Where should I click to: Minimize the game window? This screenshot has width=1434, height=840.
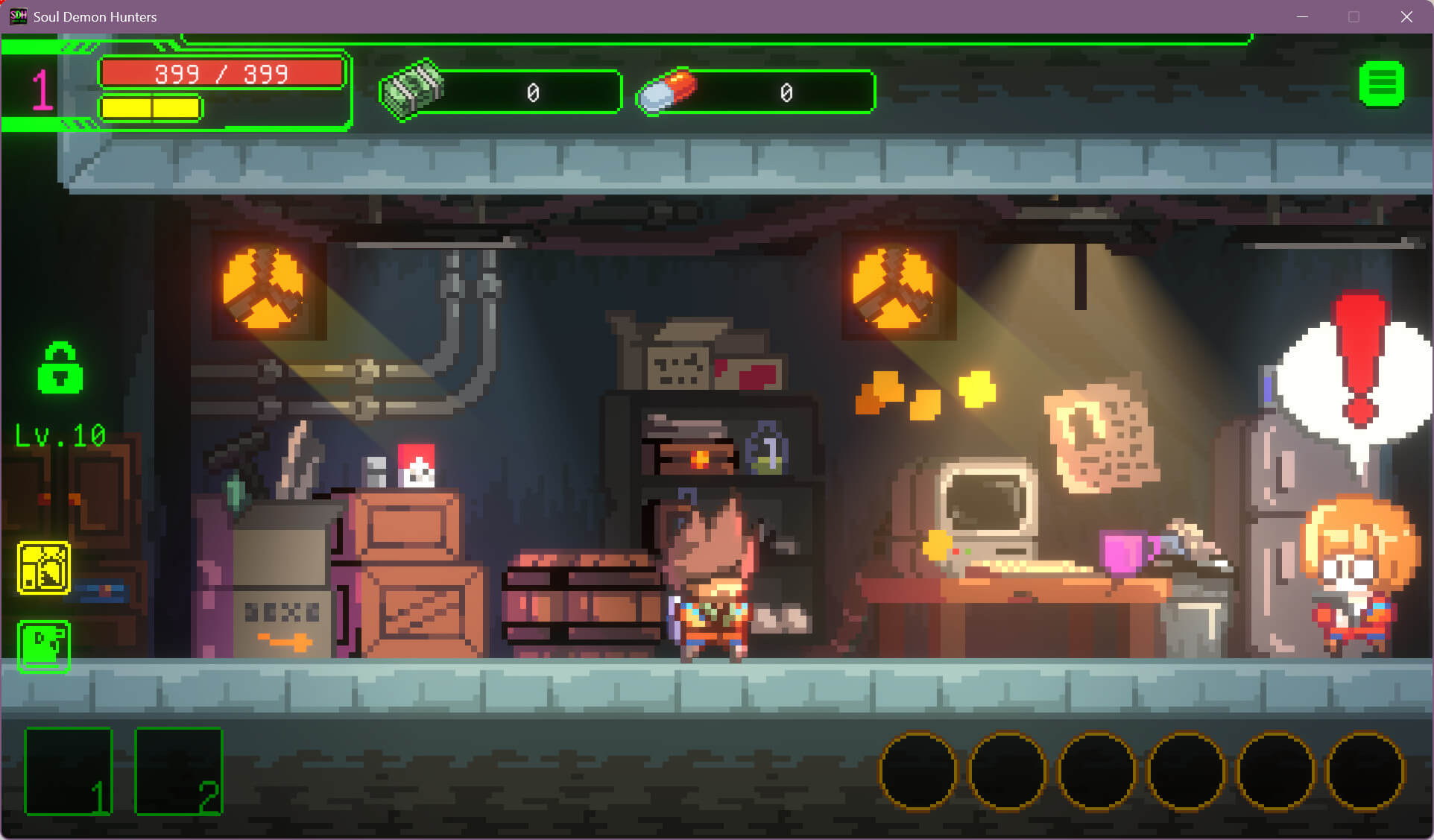tap(1302, 16)
